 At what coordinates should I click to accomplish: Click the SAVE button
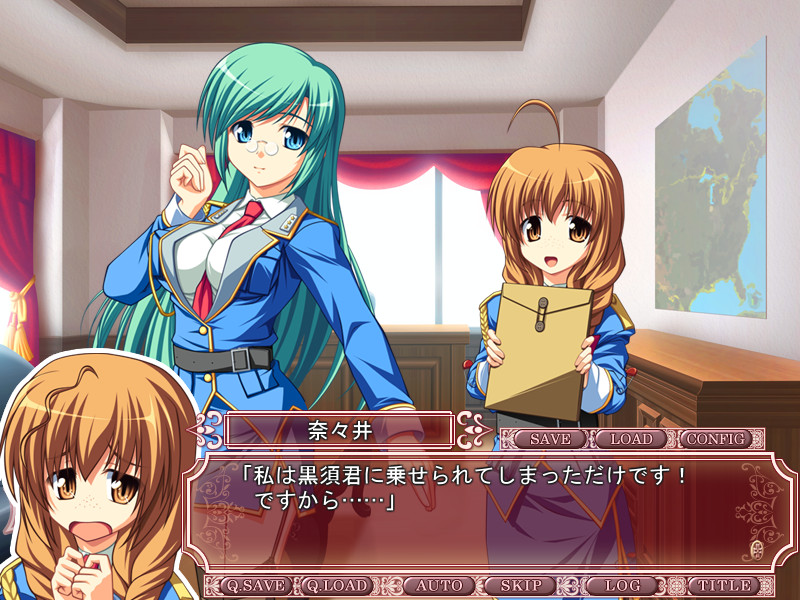[x=550, y=439]
